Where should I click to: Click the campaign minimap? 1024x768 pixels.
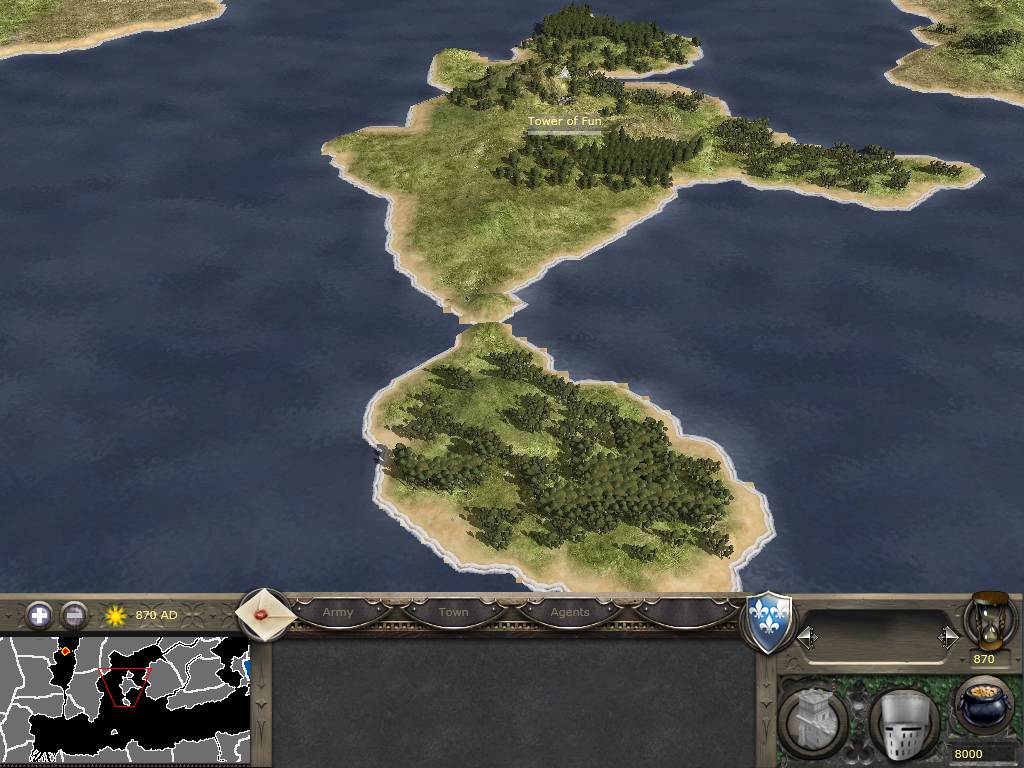(x=125, y=699)
